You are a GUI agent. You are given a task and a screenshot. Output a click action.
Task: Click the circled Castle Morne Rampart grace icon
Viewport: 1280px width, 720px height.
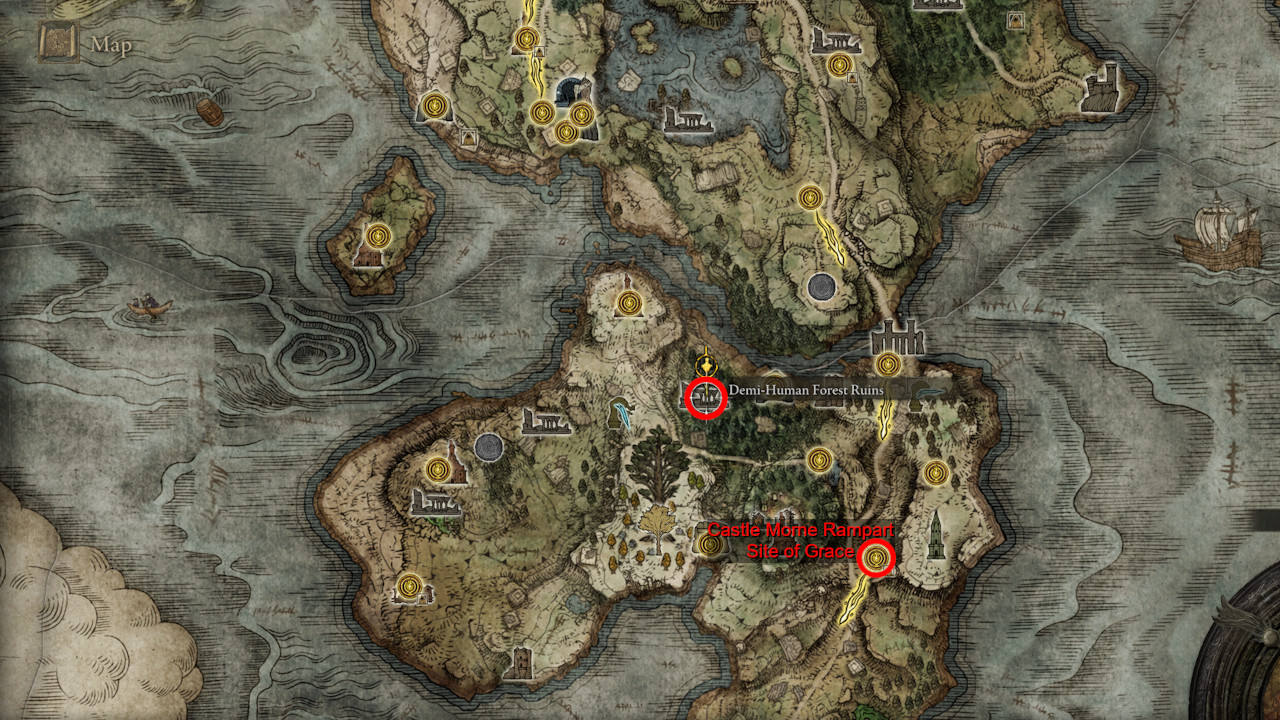[873, 558]
